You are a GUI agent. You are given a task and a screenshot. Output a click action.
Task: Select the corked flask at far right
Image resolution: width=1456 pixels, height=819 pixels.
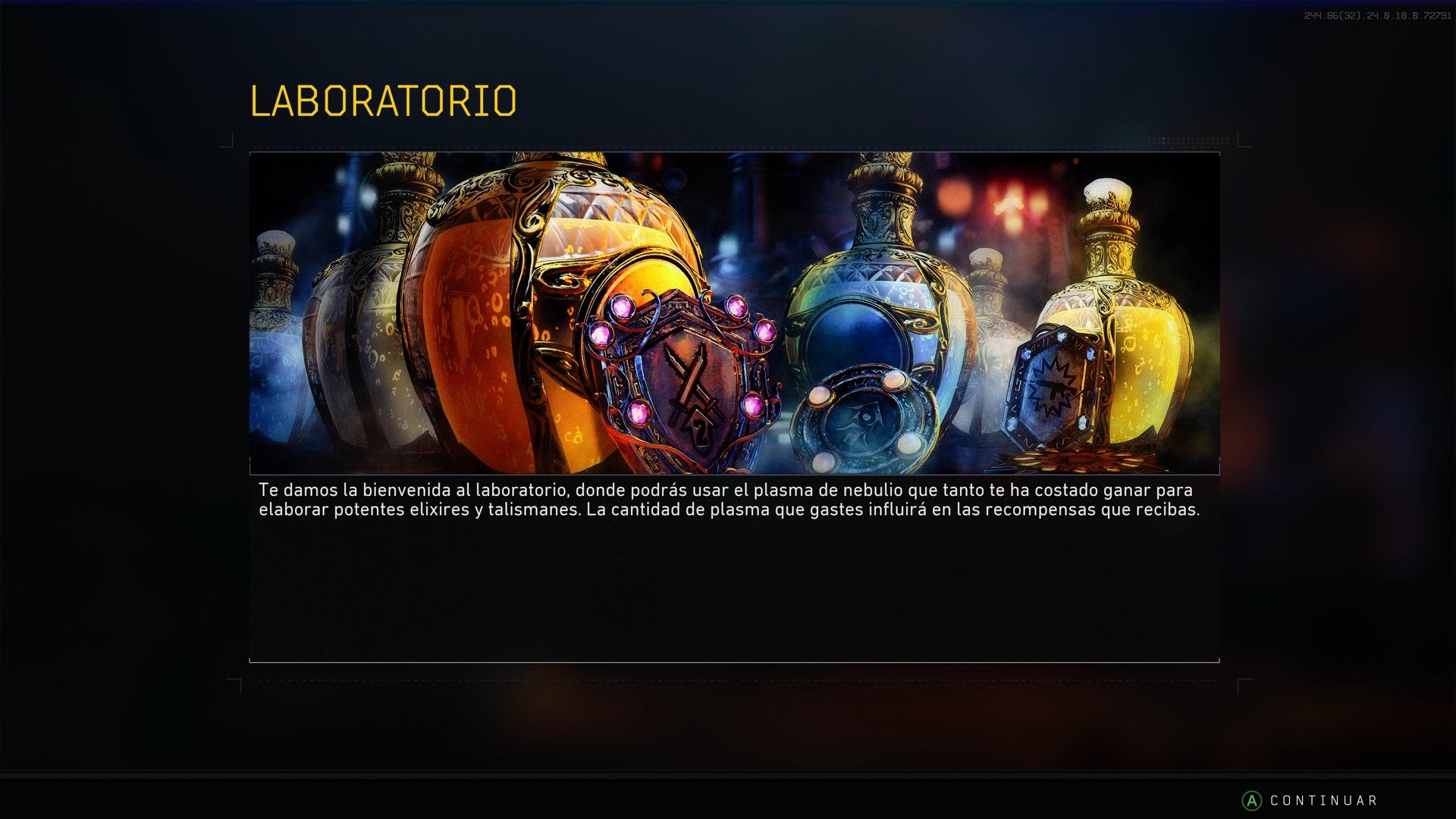[1107, 190]
